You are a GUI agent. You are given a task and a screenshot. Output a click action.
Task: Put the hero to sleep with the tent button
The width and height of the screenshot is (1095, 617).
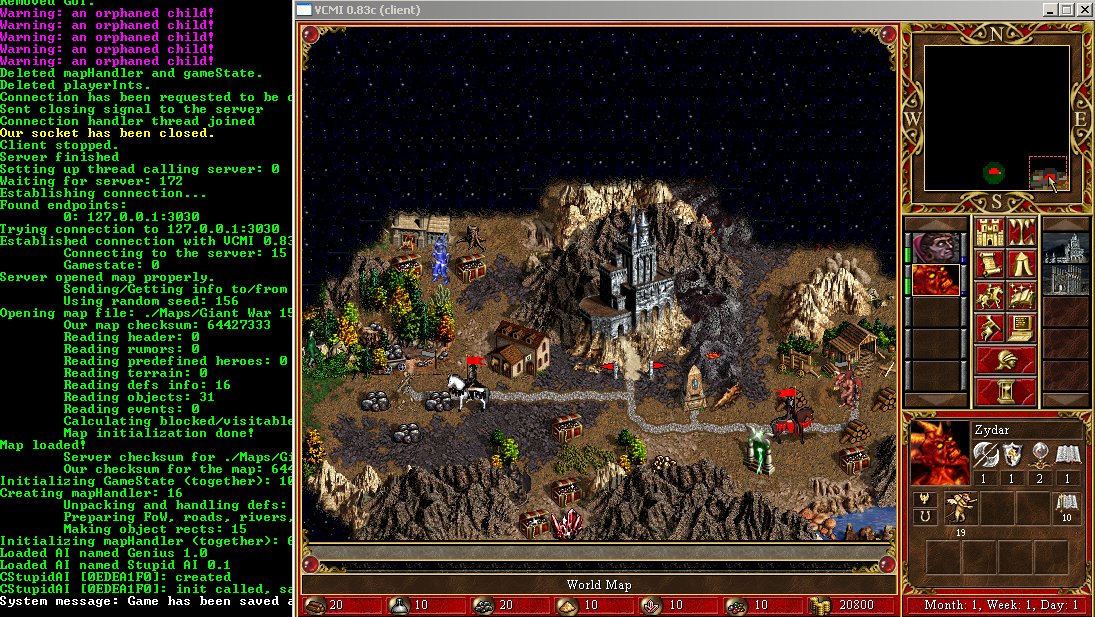tap(1021, 265)
